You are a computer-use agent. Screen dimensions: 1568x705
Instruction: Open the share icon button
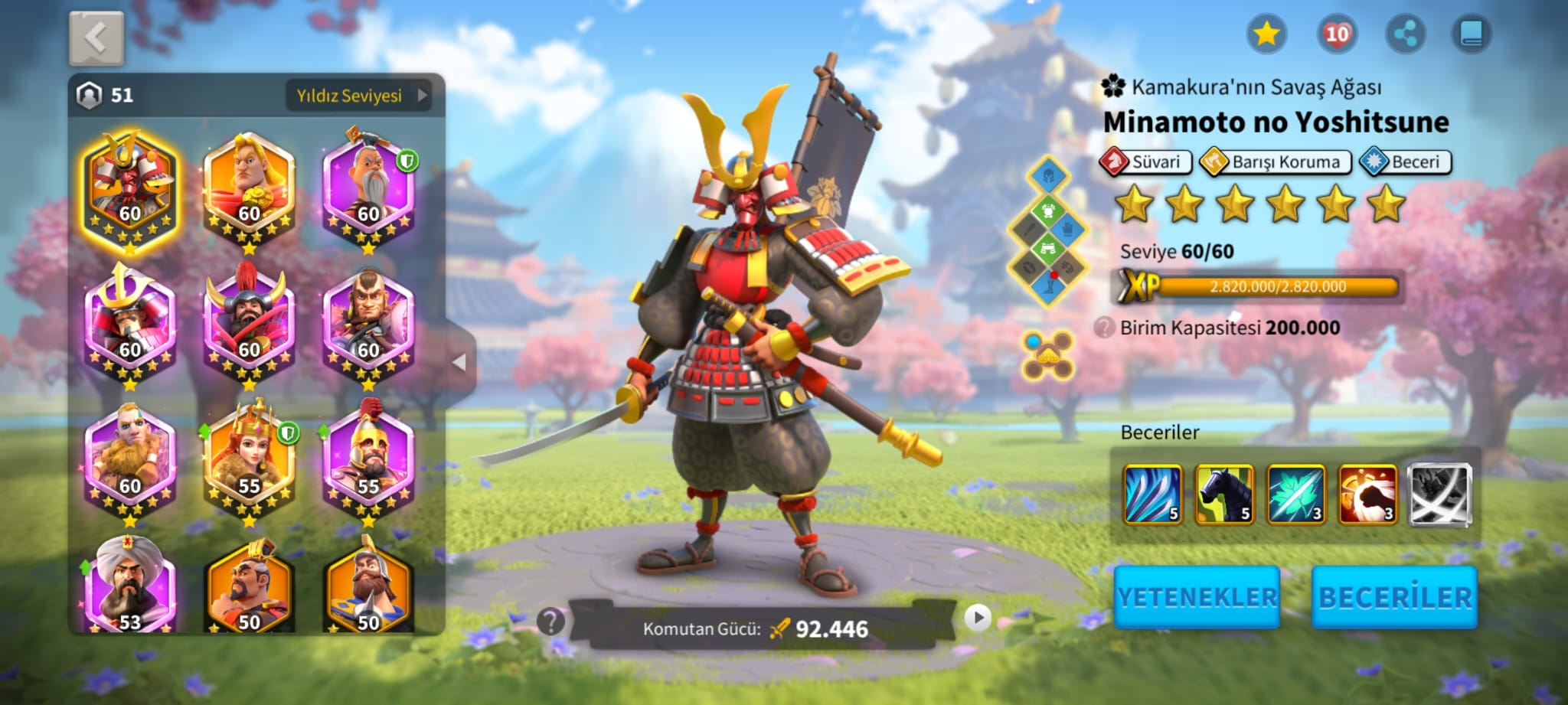pos(1405,34)
